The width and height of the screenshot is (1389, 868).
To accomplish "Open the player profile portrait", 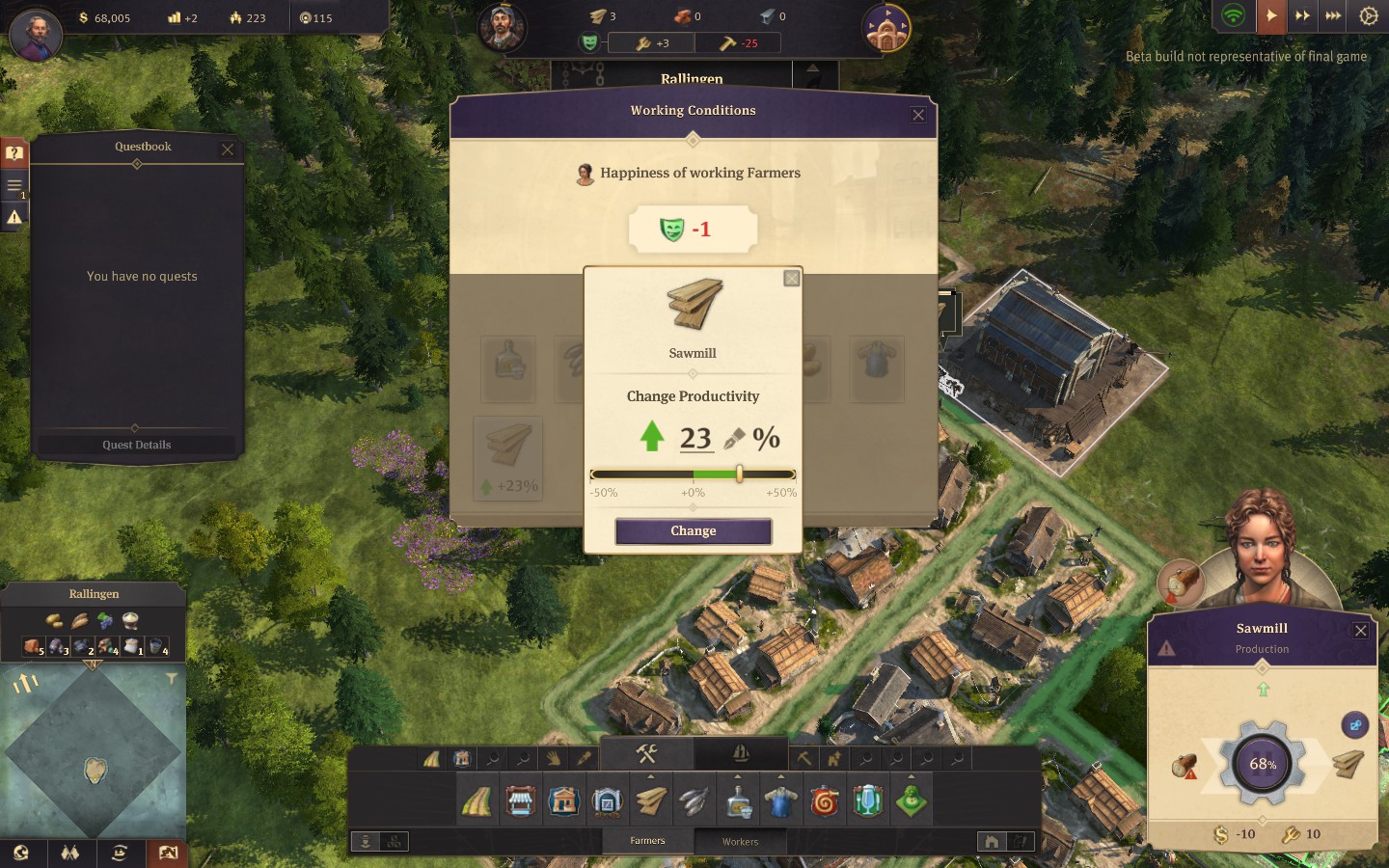I will tap(36, 35).
